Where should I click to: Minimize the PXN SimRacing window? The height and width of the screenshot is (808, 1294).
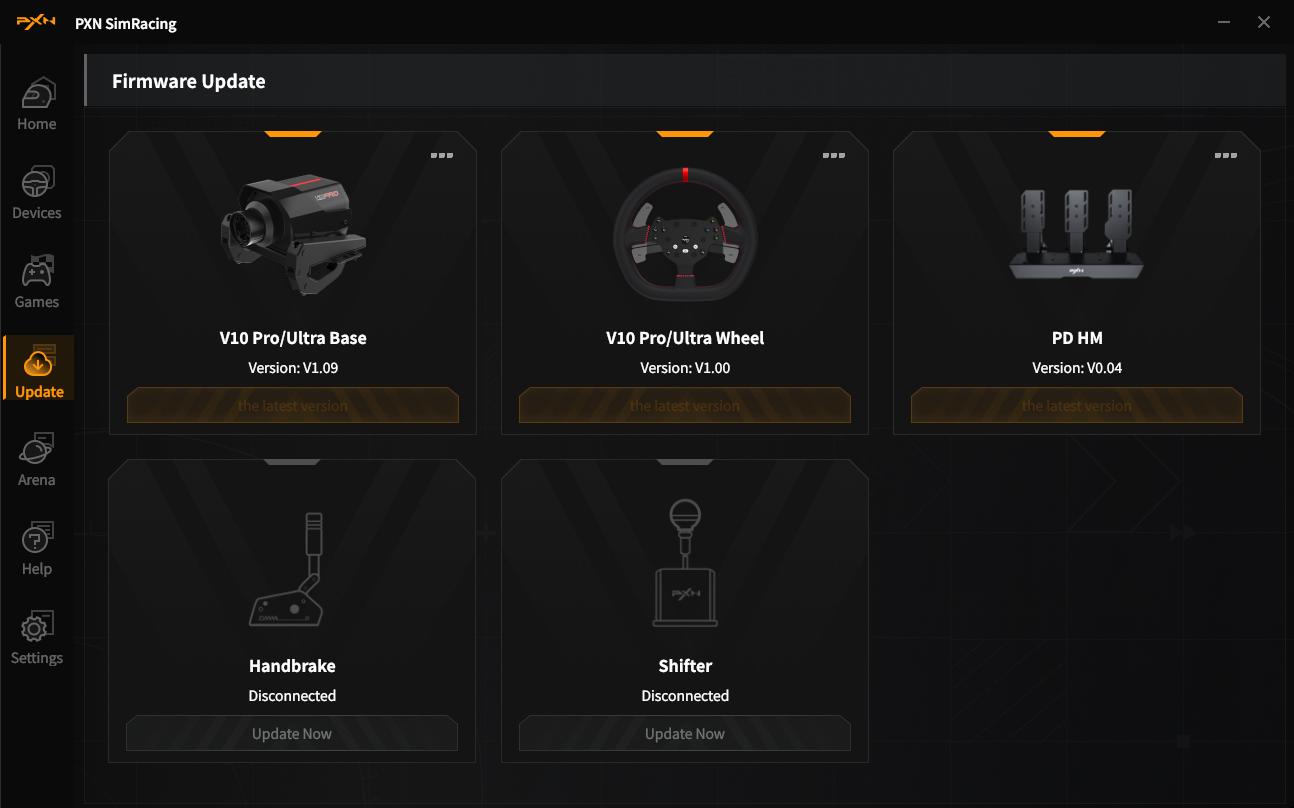(1225, 22)
